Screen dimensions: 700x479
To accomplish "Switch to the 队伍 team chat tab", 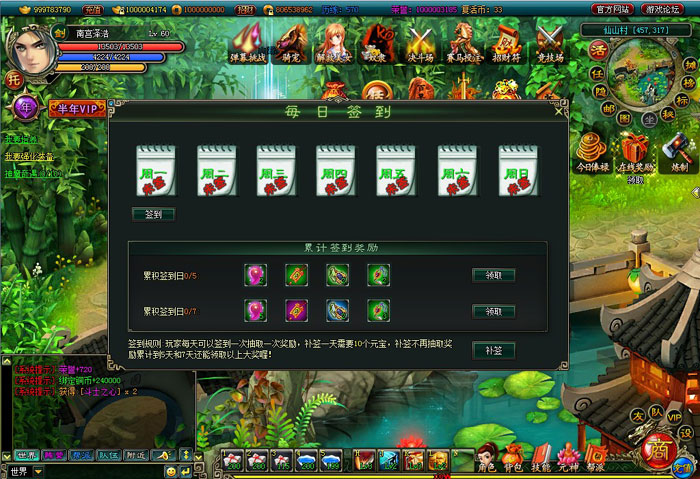I will click(107, 455).
